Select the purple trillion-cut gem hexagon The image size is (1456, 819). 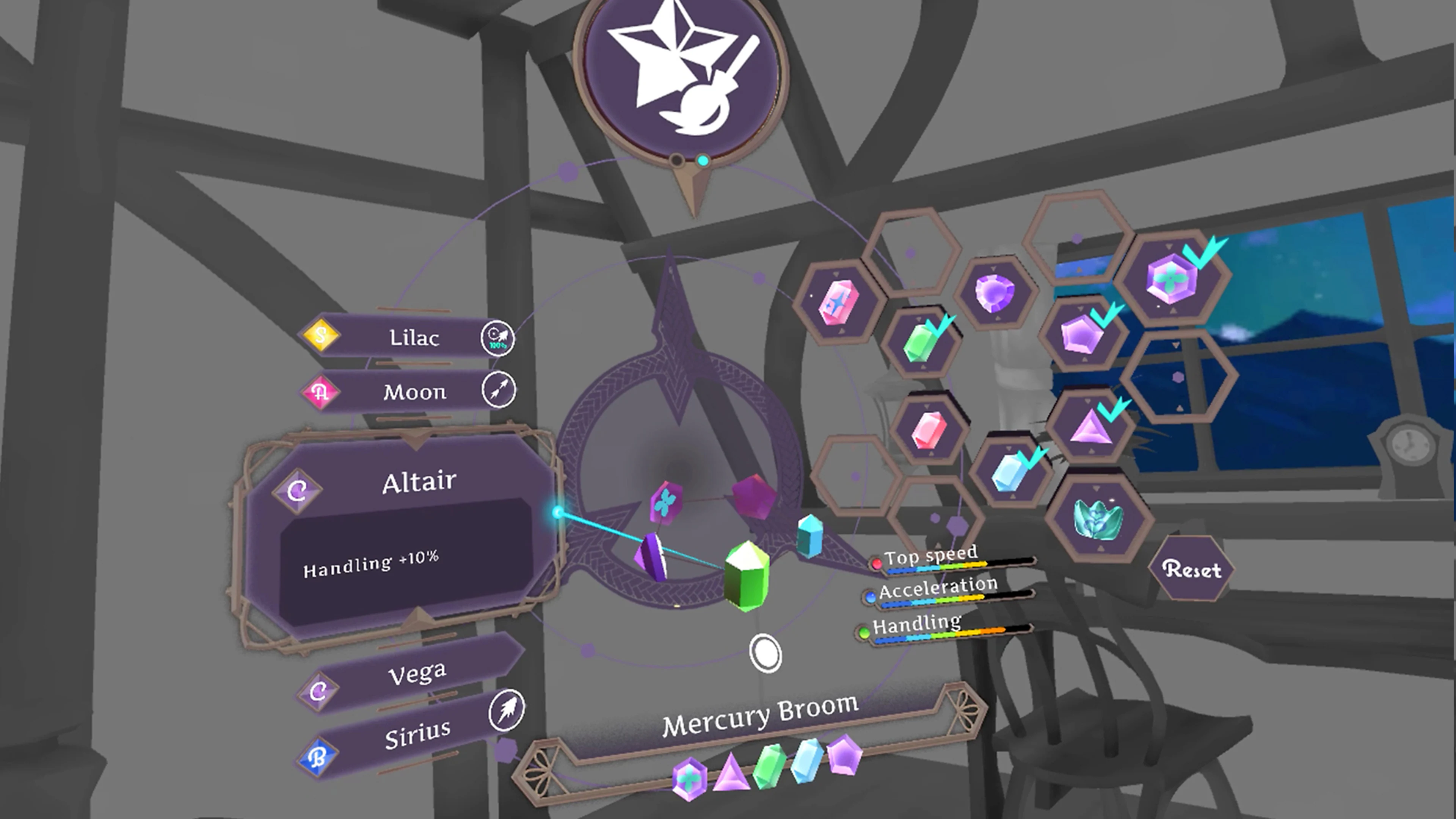click(x=995, y=294)
